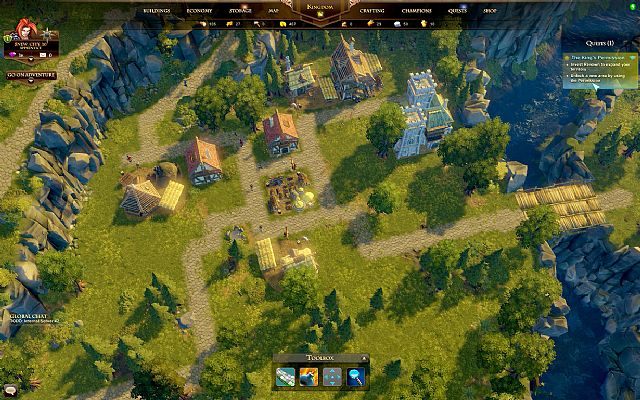Image resolution: width=640 pixels, height=400 pixels.
Task: Open the Buildings menu
Action: (x=157, y=9)
